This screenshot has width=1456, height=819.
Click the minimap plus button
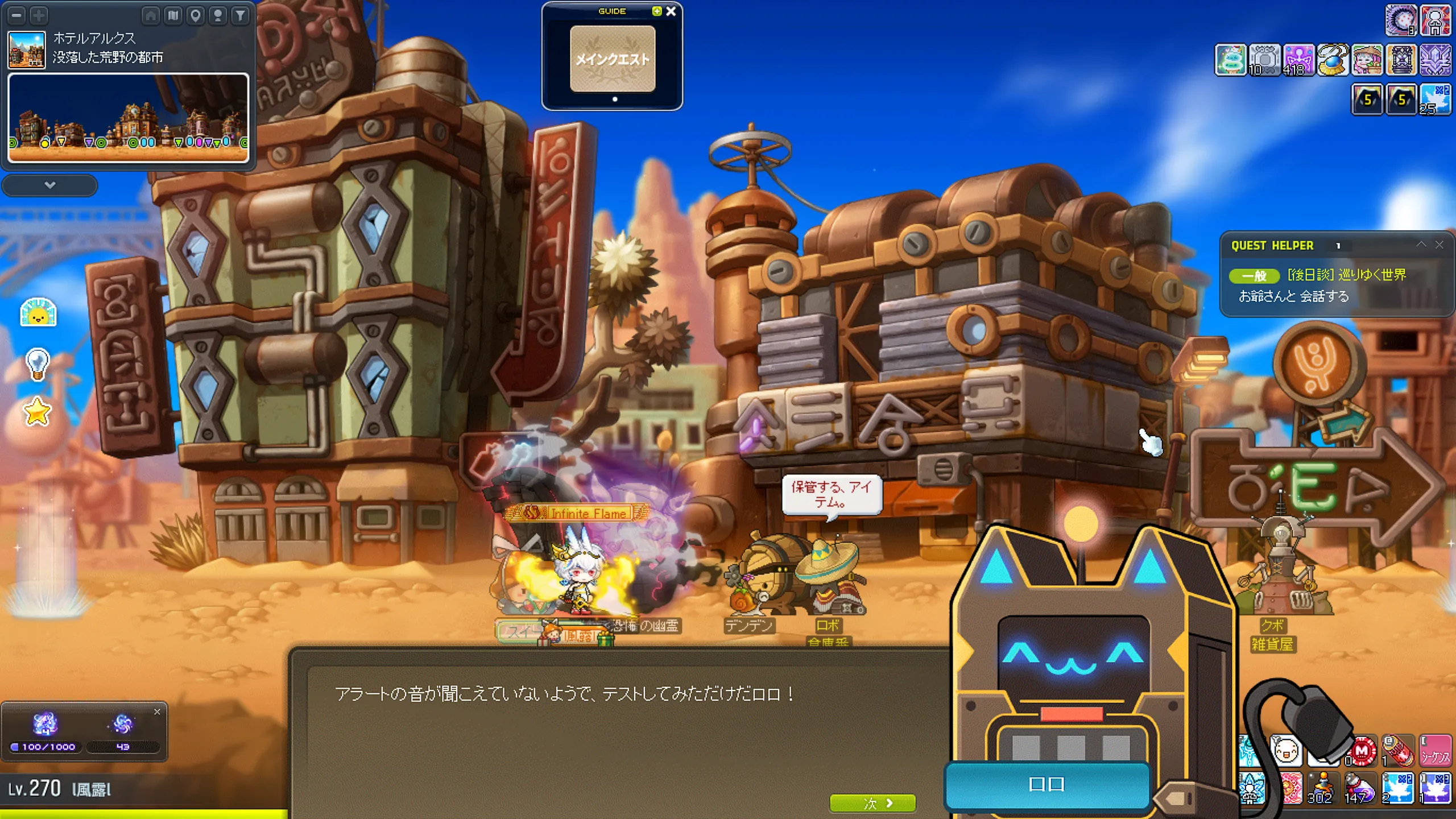(39, 15)
